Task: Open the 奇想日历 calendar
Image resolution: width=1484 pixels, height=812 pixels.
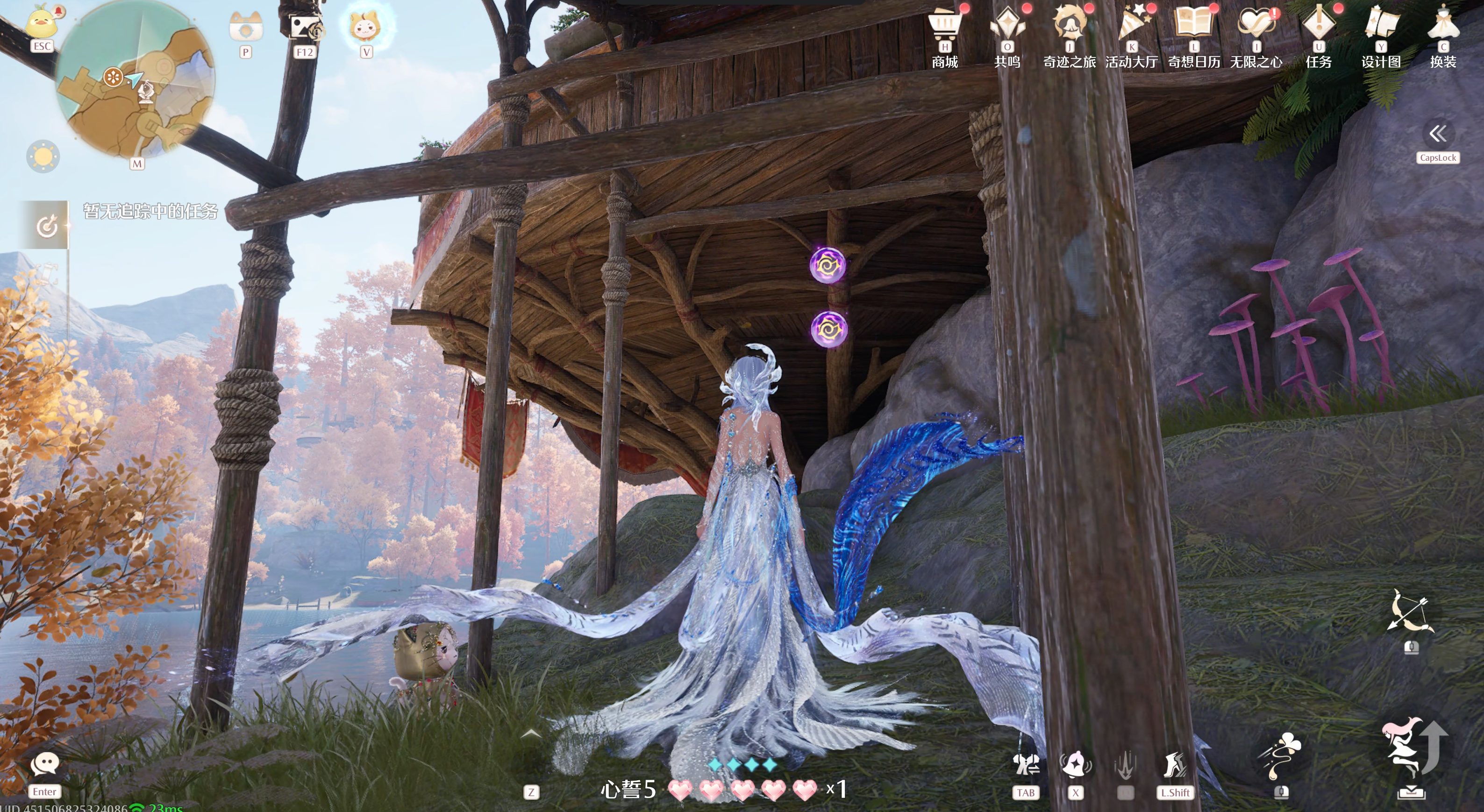Action: [x=1194, y=26]
